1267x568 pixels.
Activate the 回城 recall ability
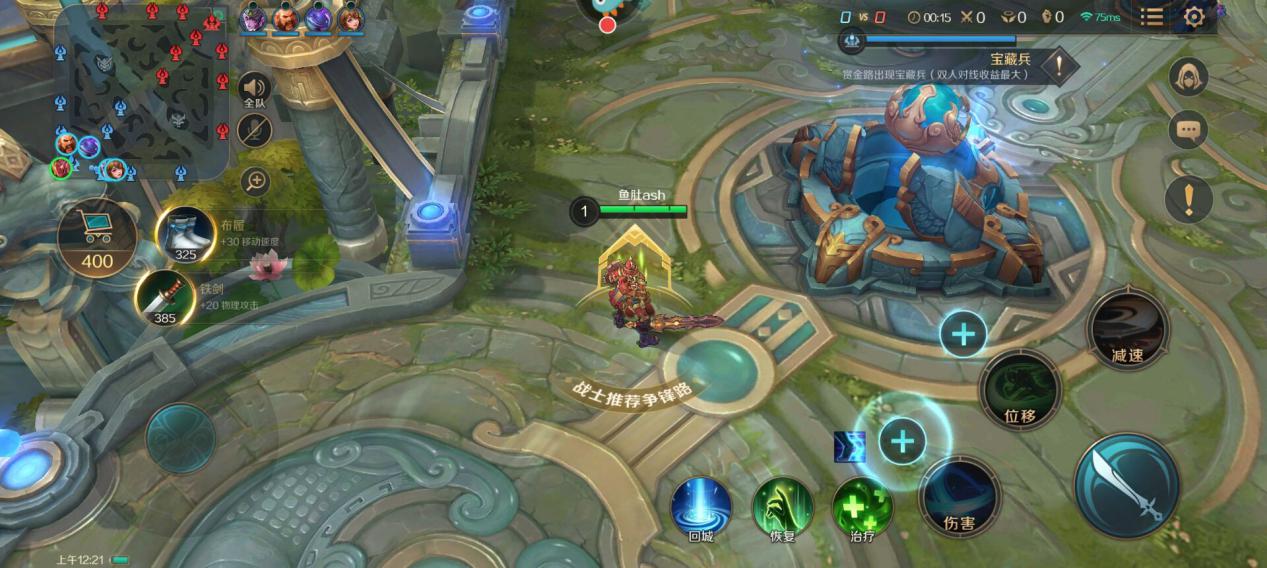tap(700, 505)
